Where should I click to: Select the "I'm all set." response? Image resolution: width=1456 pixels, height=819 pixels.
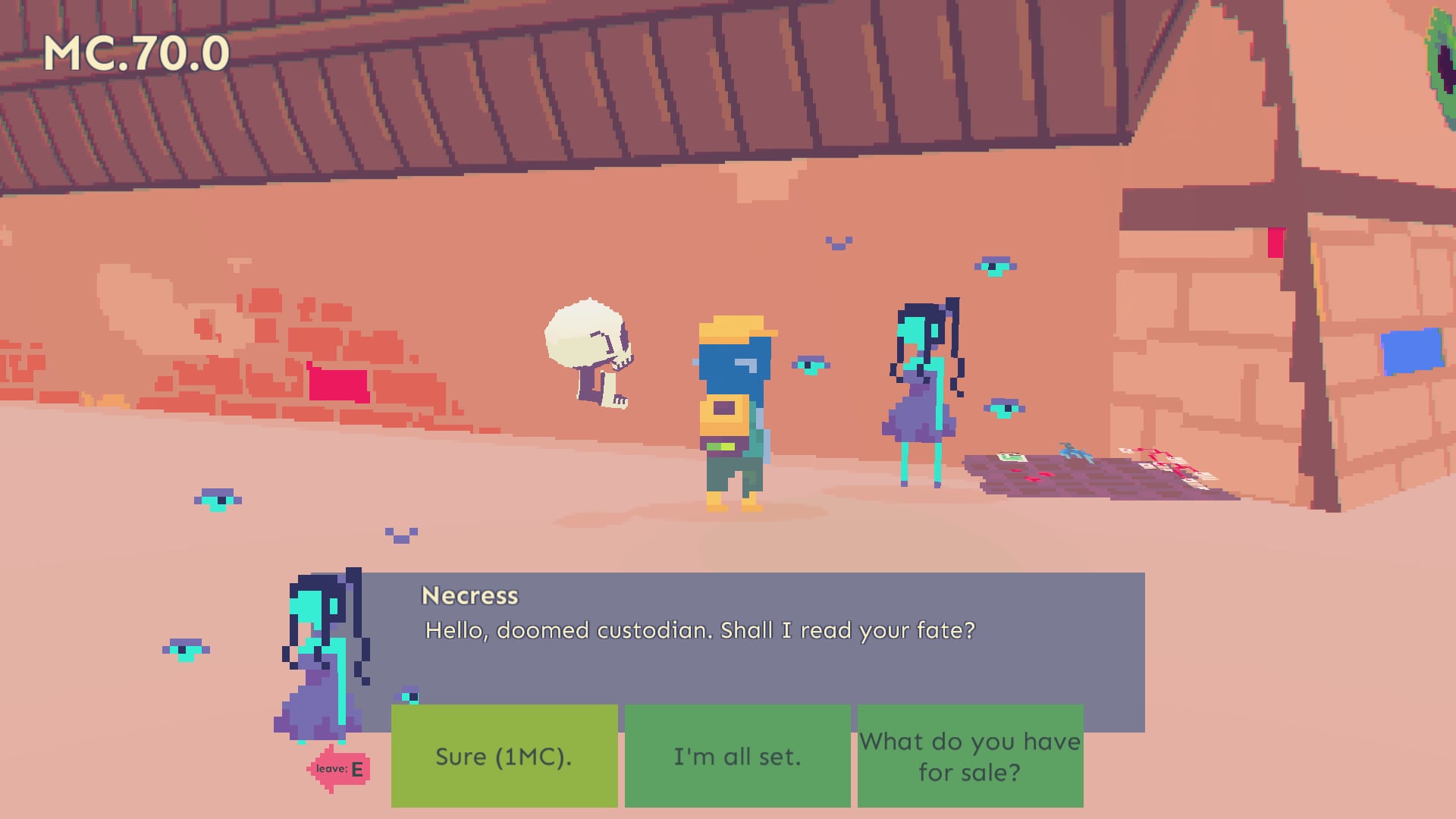(737, 756)
